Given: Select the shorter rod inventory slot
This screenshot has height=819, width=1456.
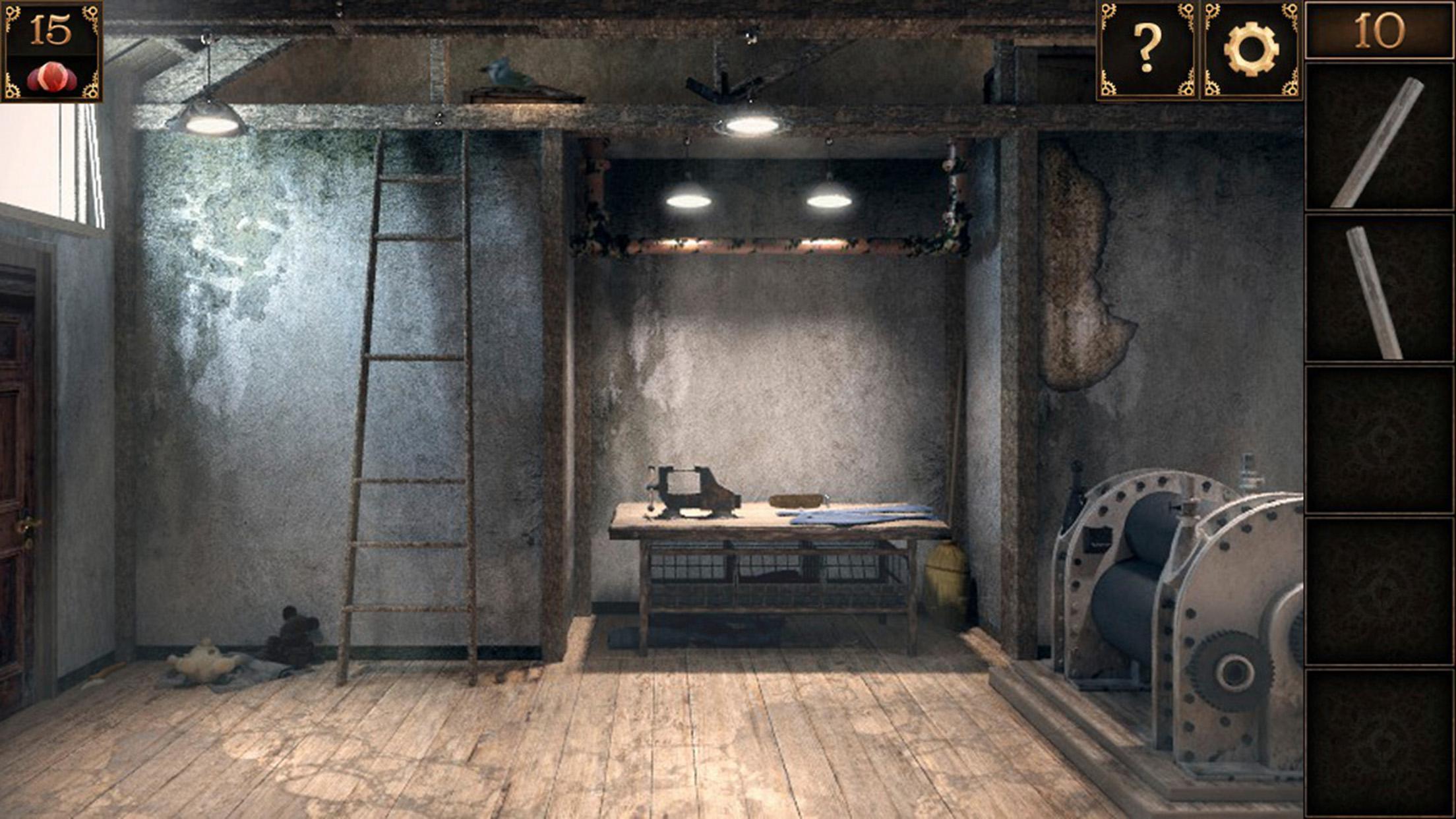Looking at the screenshot, I should pos(1379,289).
